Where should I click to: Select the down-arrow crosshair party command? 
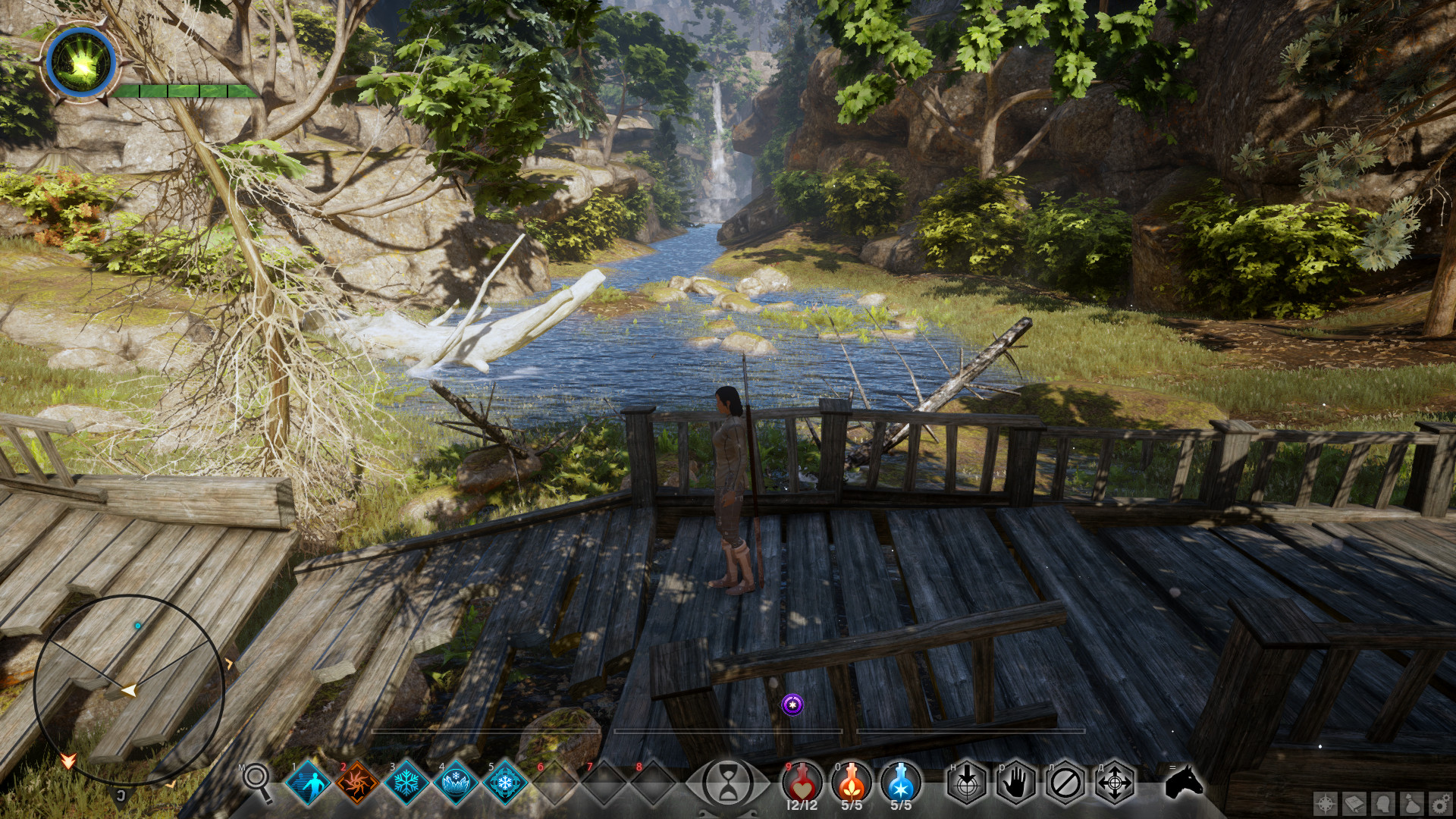point(967,783)
